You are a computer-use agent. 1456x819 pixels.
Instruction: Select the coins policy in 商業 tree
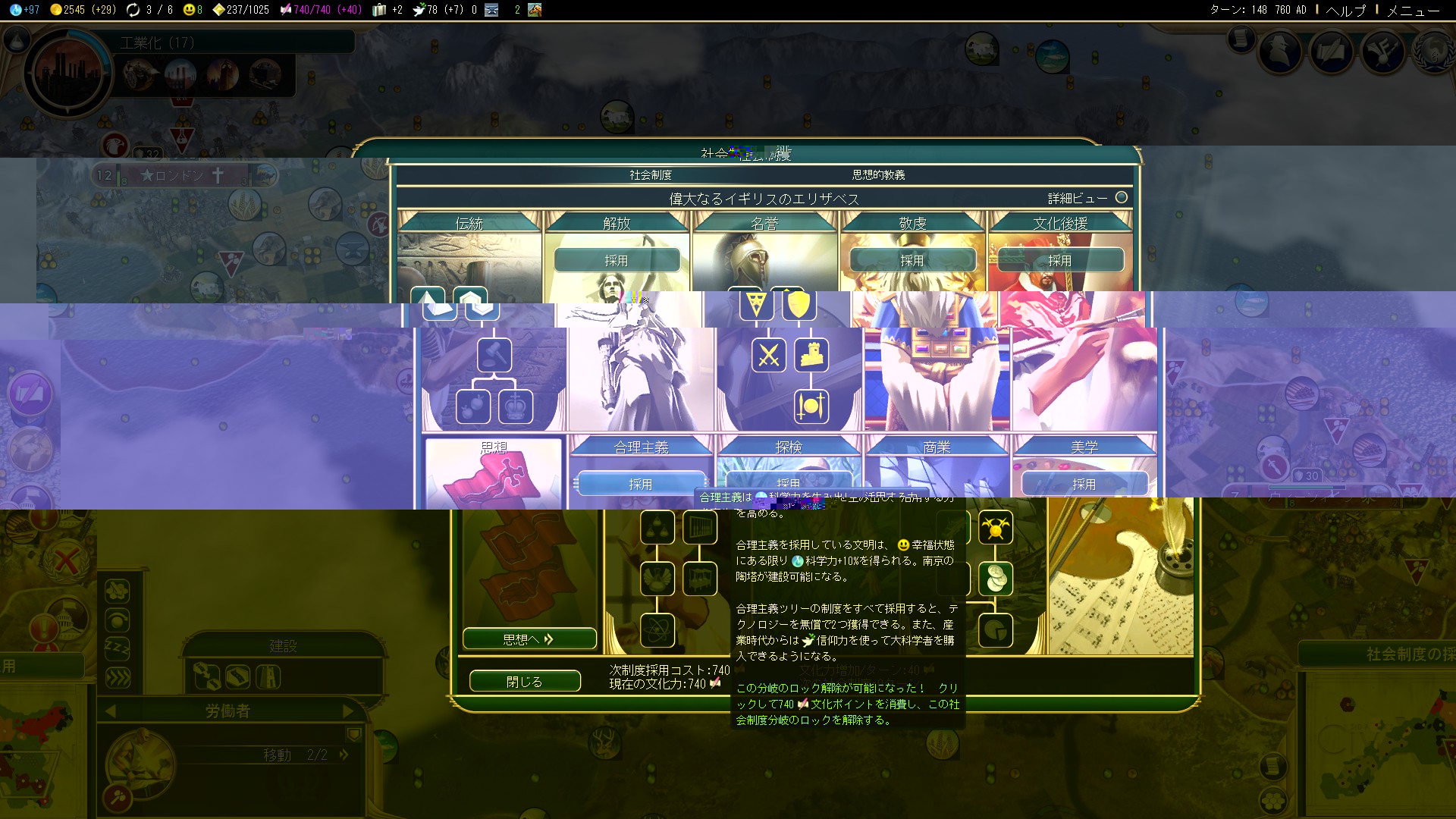tap(996, 579)
